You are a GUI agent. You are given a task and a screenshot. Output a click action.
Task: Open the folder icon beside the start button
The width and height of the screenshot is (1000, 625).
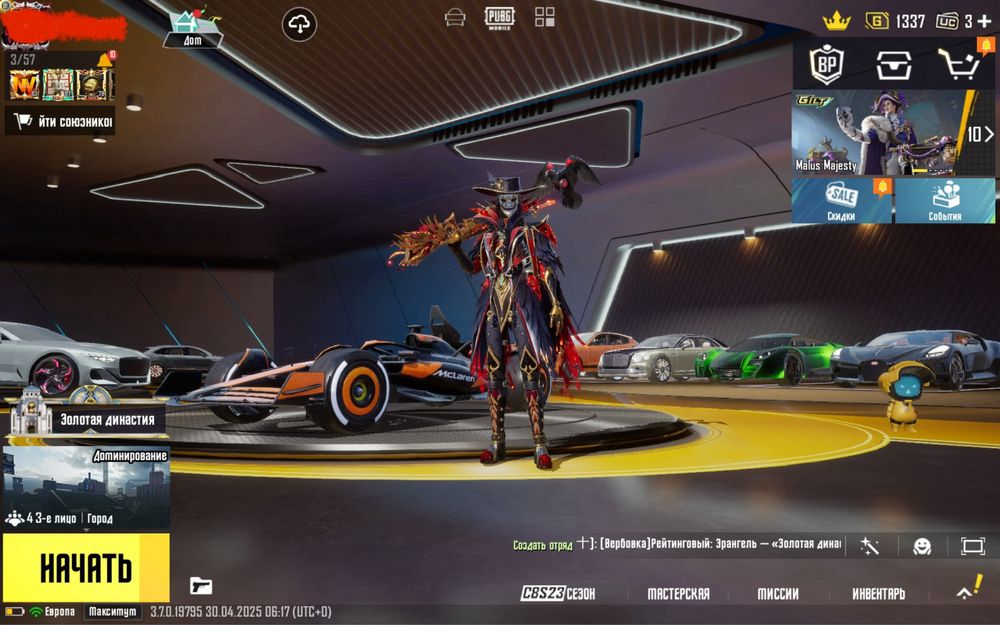point(201,586)
